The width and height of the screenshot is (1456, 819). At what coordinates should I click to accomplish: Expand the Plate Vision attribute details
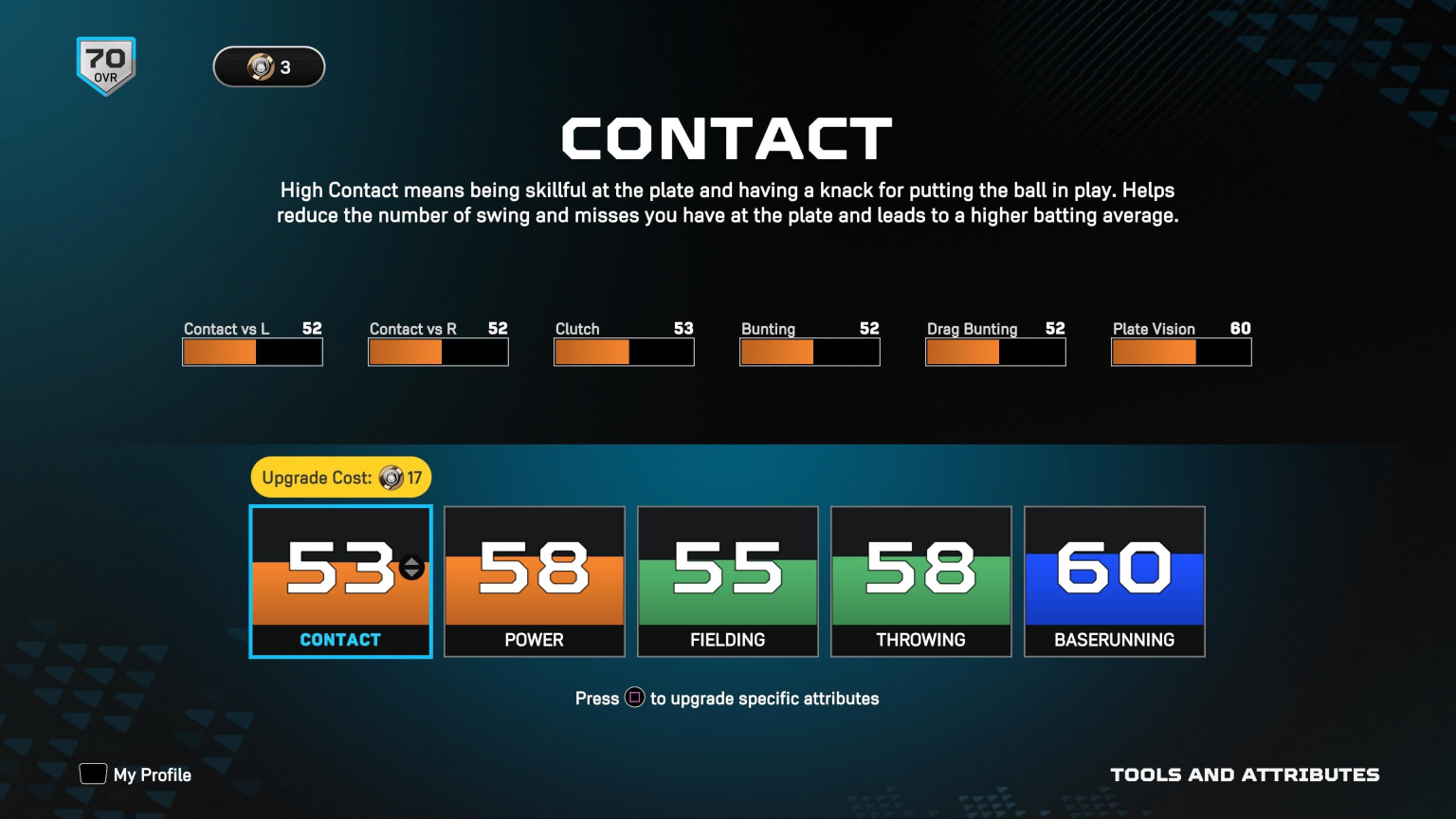coord(1181,352)
